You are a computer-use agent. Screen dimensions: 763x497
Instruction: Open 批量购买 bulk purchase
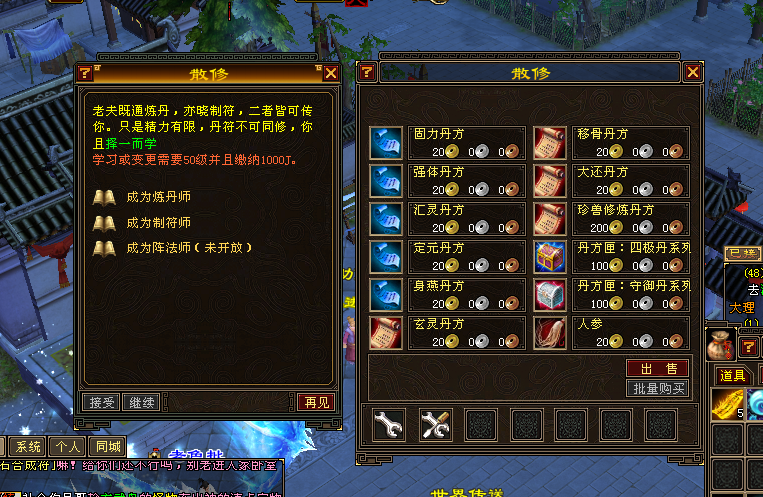(x=658, y=388)
